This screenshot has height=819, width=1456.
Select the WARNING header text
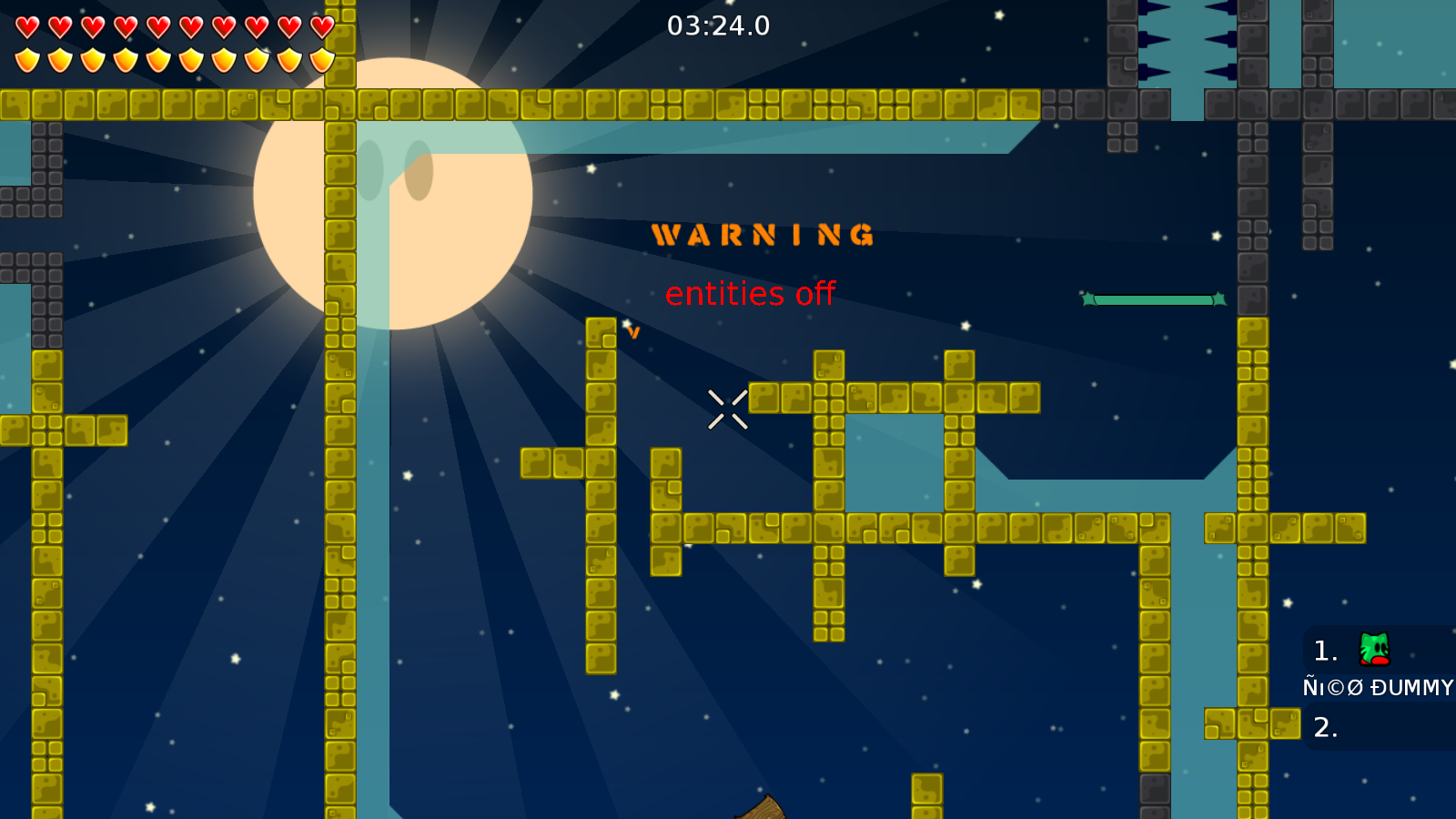click(x=763, y=234)
